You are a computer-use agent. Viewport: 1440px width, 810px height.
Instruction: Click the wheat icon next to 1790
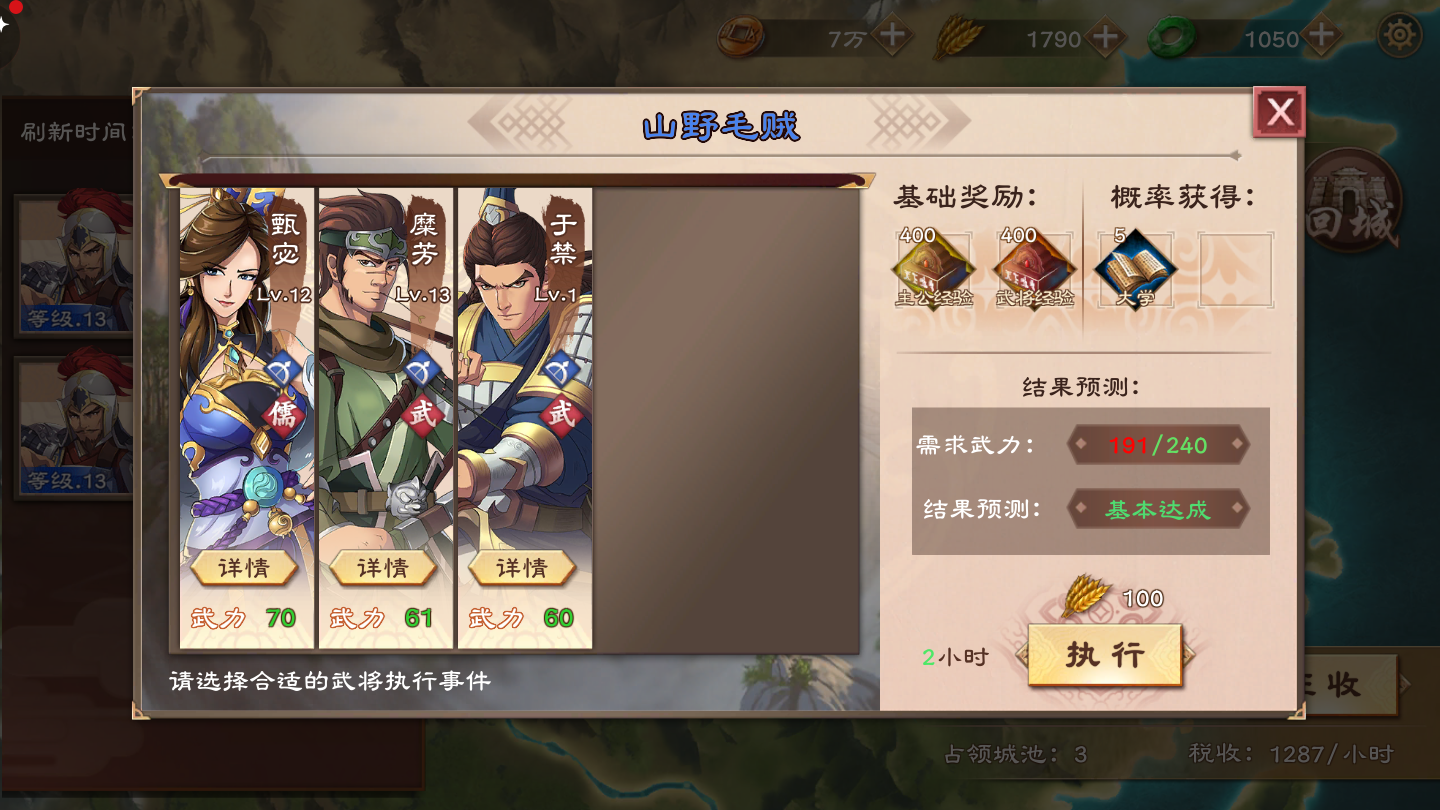962,37
